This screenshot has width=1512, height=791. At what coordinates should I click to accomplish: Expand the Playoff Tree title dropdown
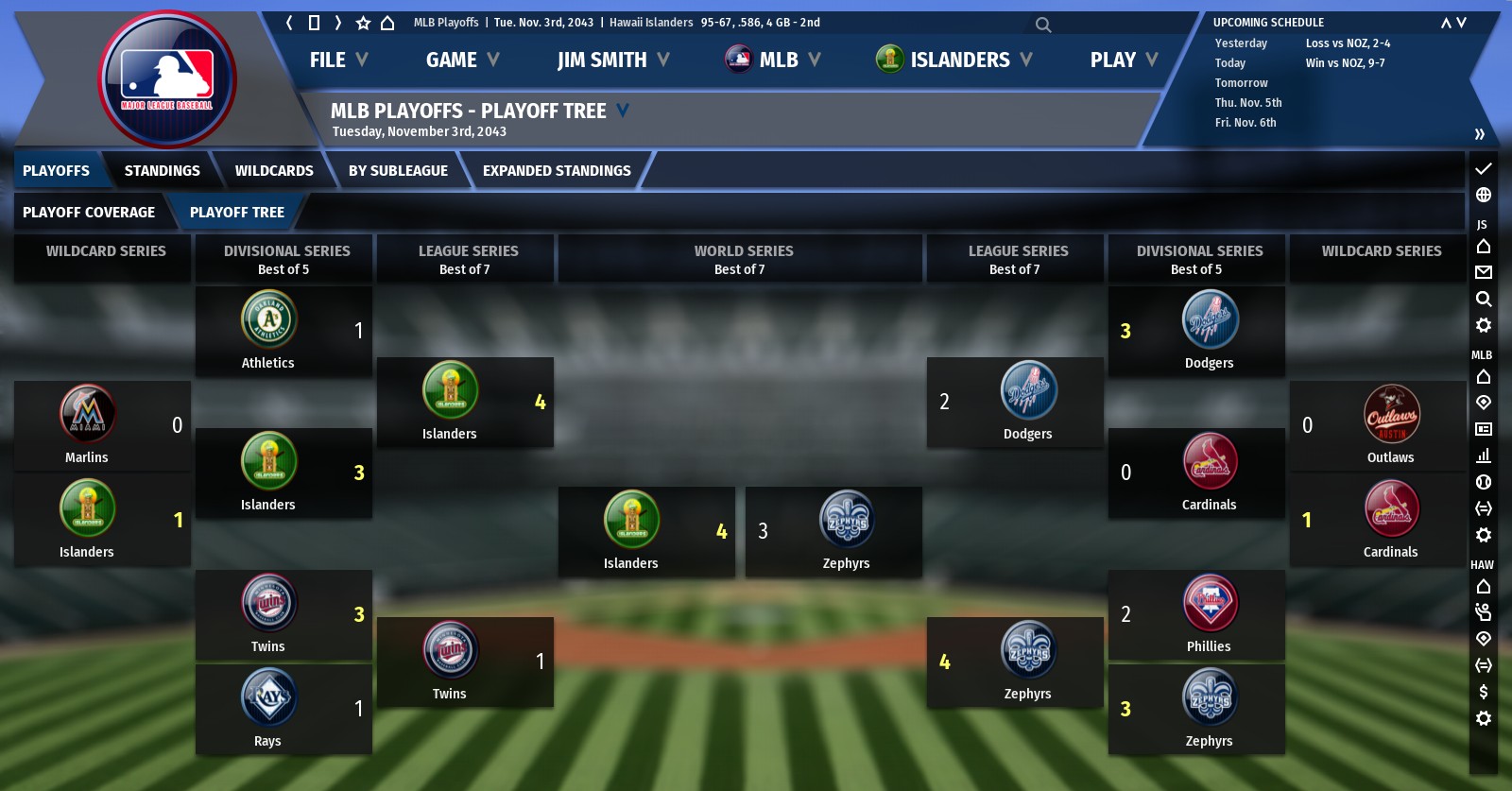(x=623, y=111)
